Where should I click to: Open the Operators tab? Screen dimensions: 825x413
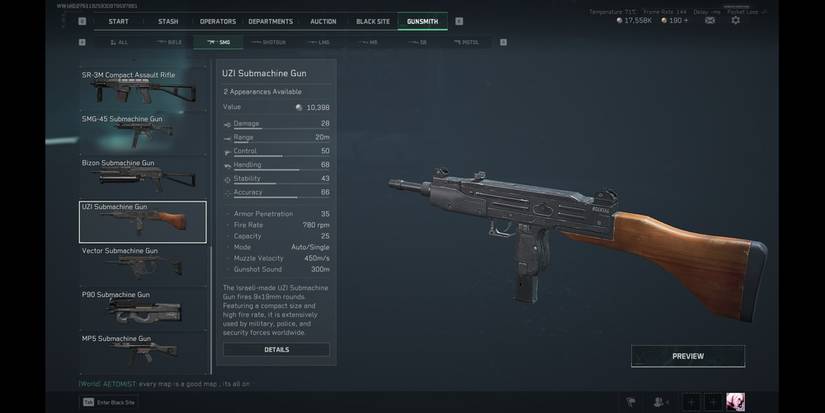coord(218,21)
